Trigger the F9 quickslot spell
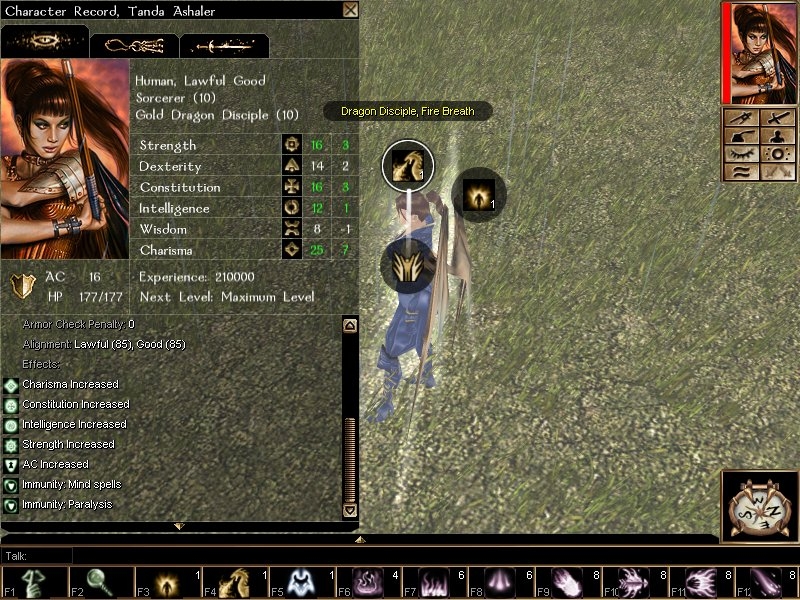800x600 pixels. pos(570,583)
